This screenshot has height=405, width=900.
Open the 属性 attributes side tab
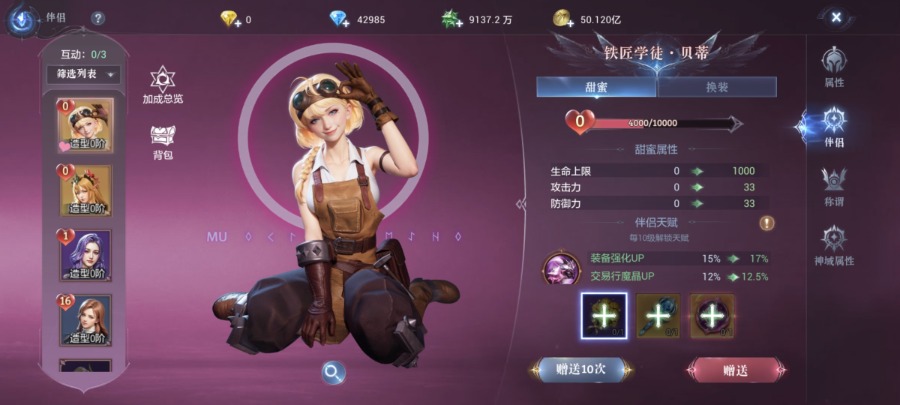pos(834,67)
